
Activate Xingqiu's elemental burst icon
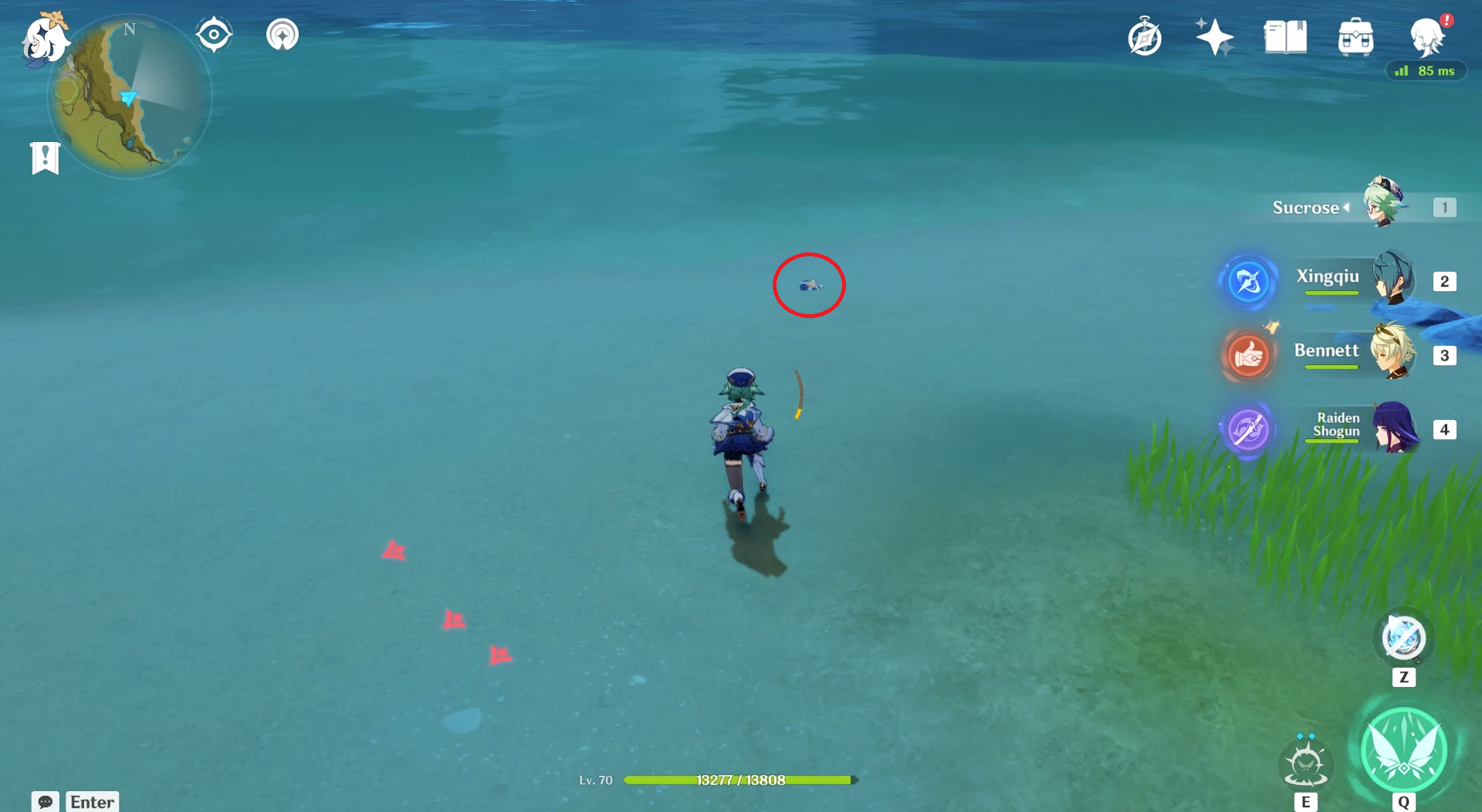(1249, 281)
